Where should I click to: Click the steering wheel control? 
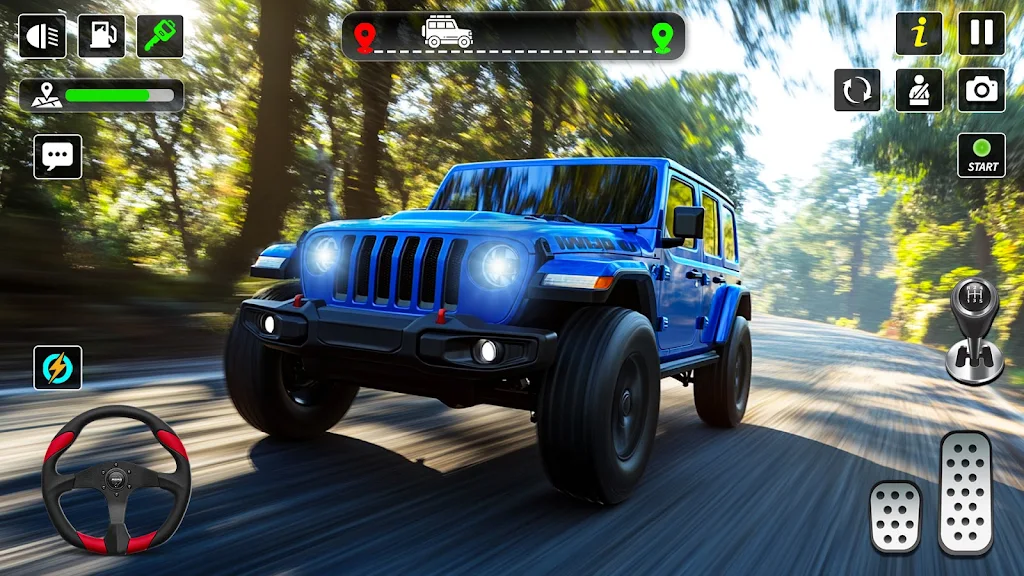click(116, 479)
